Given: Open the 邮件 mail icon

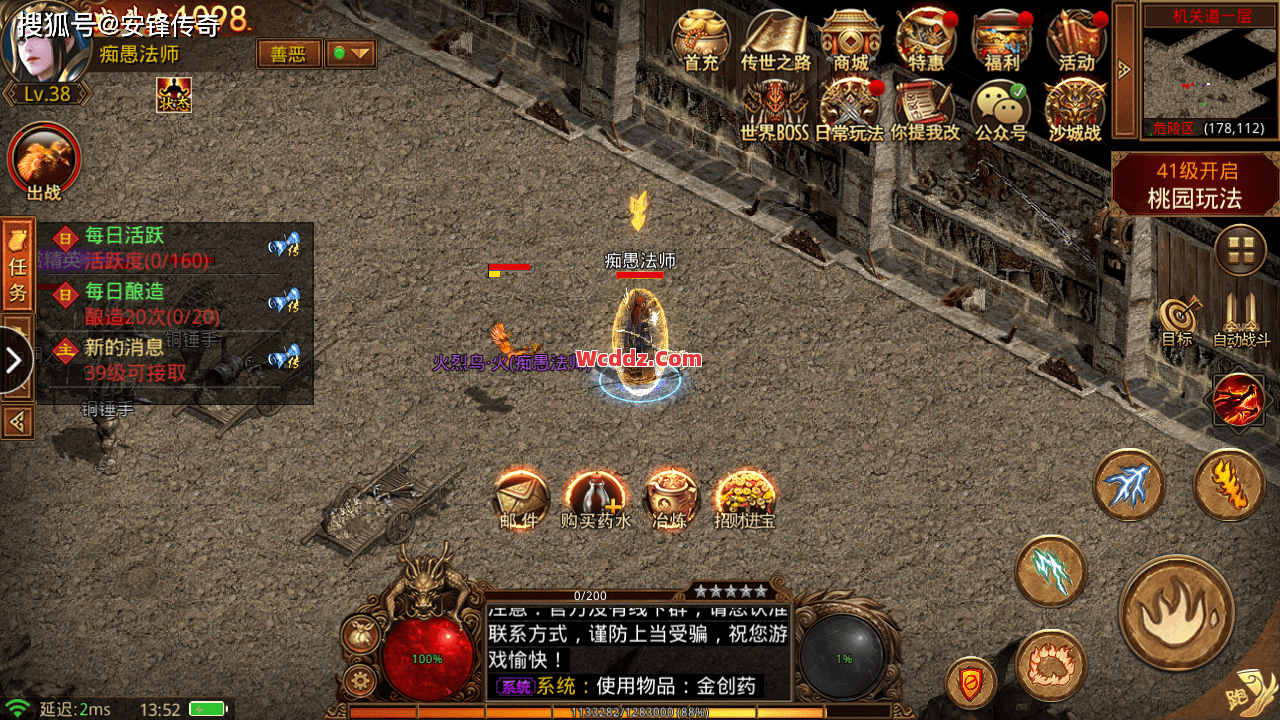Looking at the screenshot, I should [x=521, y=498].
